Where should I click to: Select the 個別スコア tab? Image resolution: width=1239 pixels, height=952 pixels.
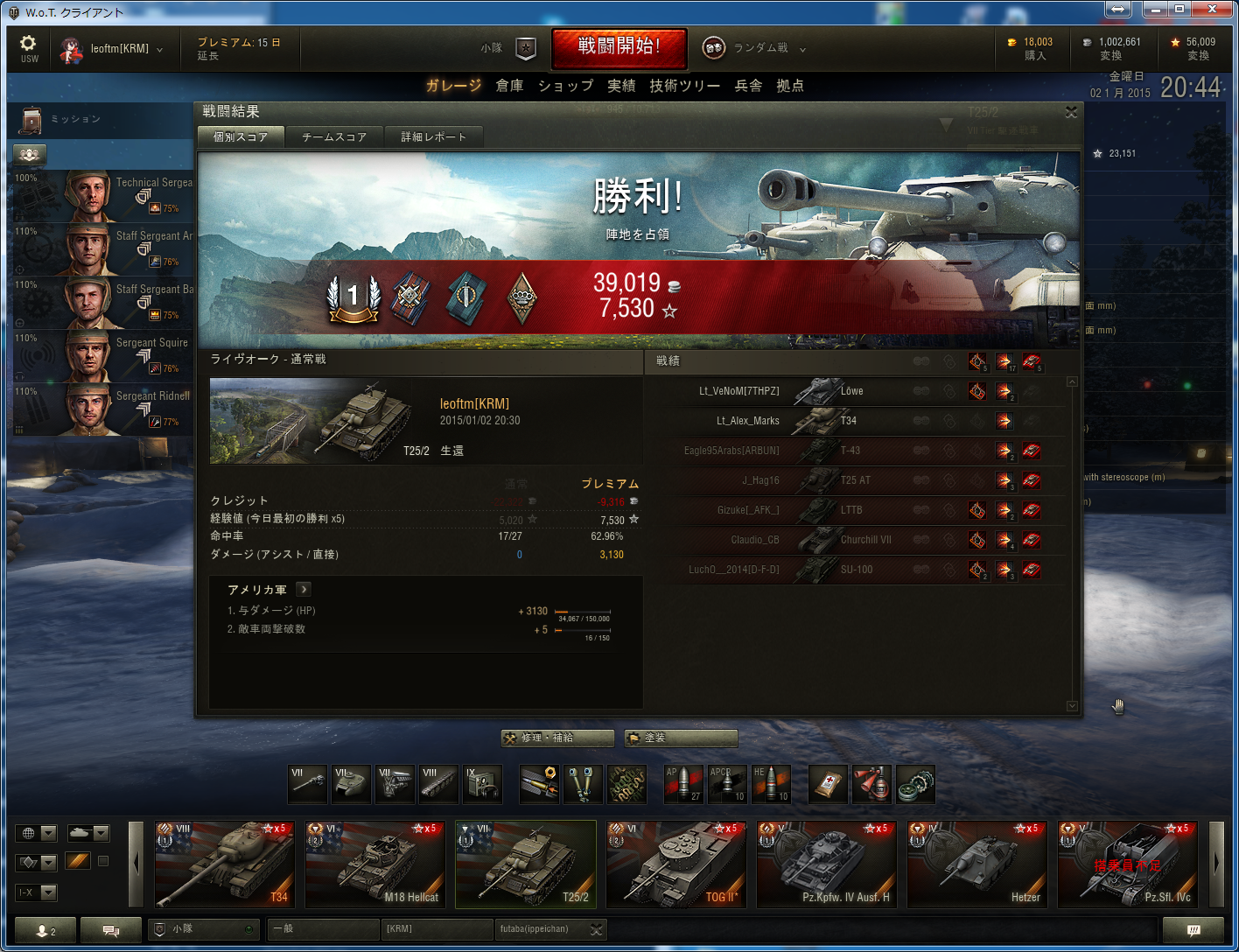241,136
